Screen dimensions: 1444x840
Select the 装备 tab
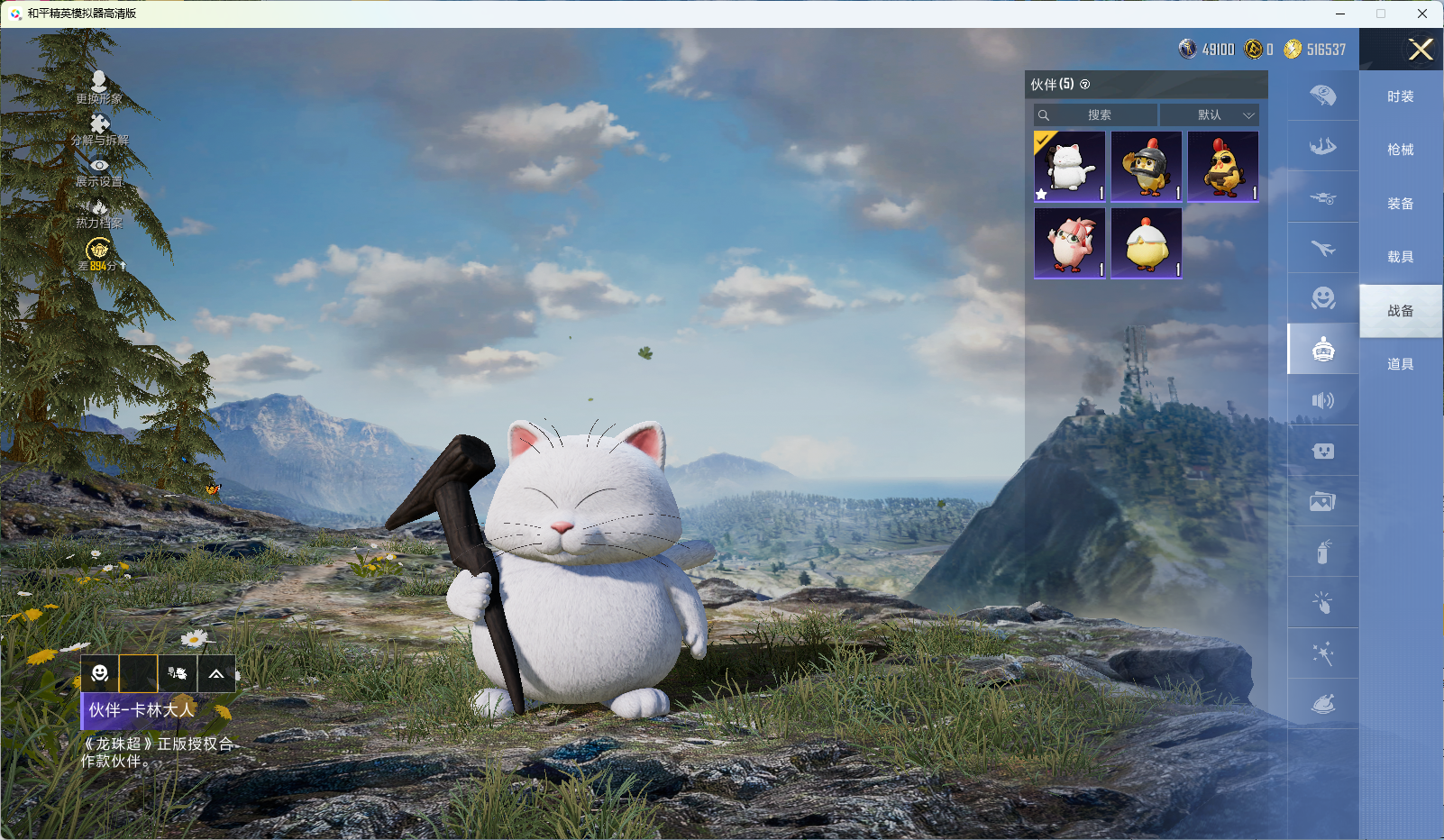[1400, 204]
